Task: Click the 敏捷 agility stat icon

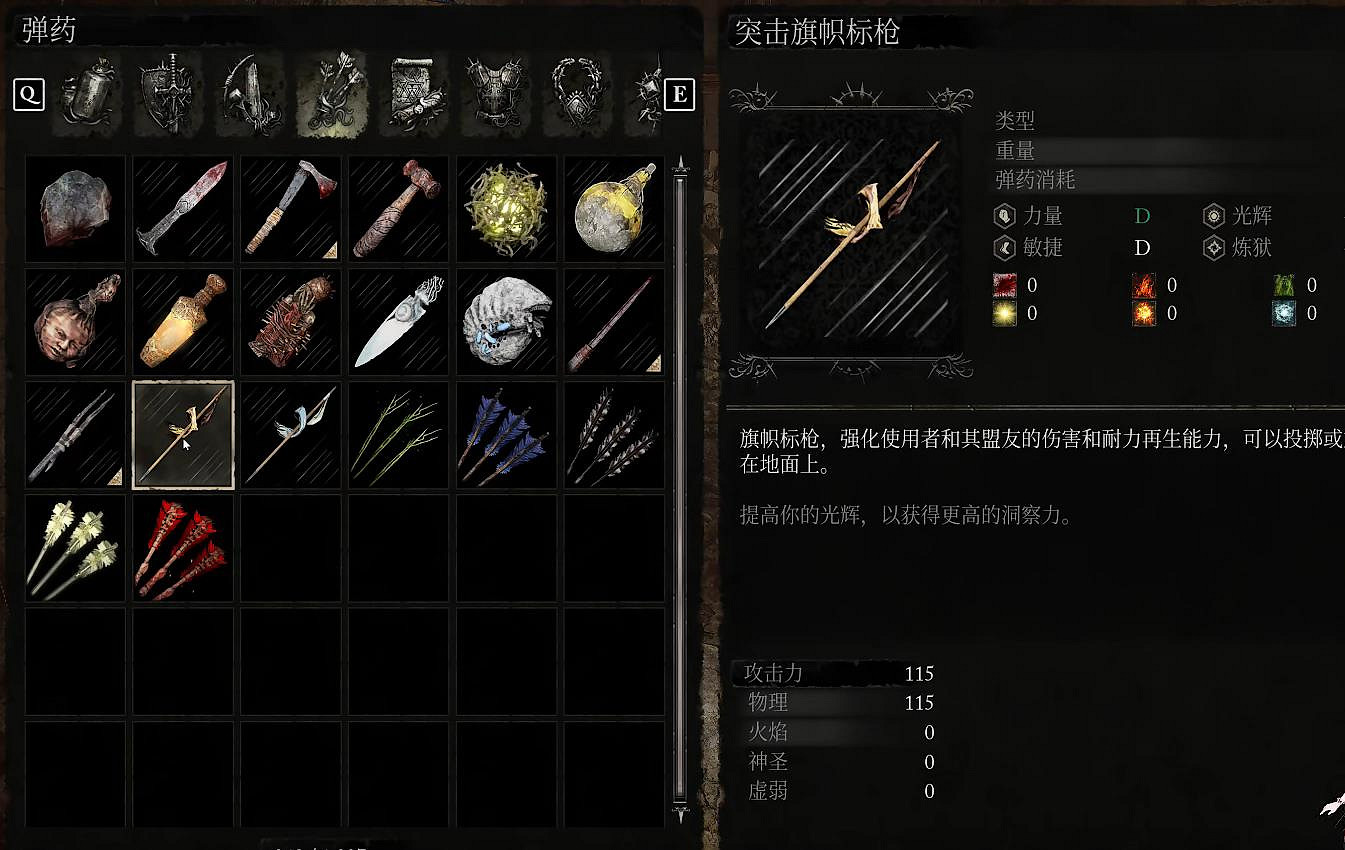Action: 1003,248
